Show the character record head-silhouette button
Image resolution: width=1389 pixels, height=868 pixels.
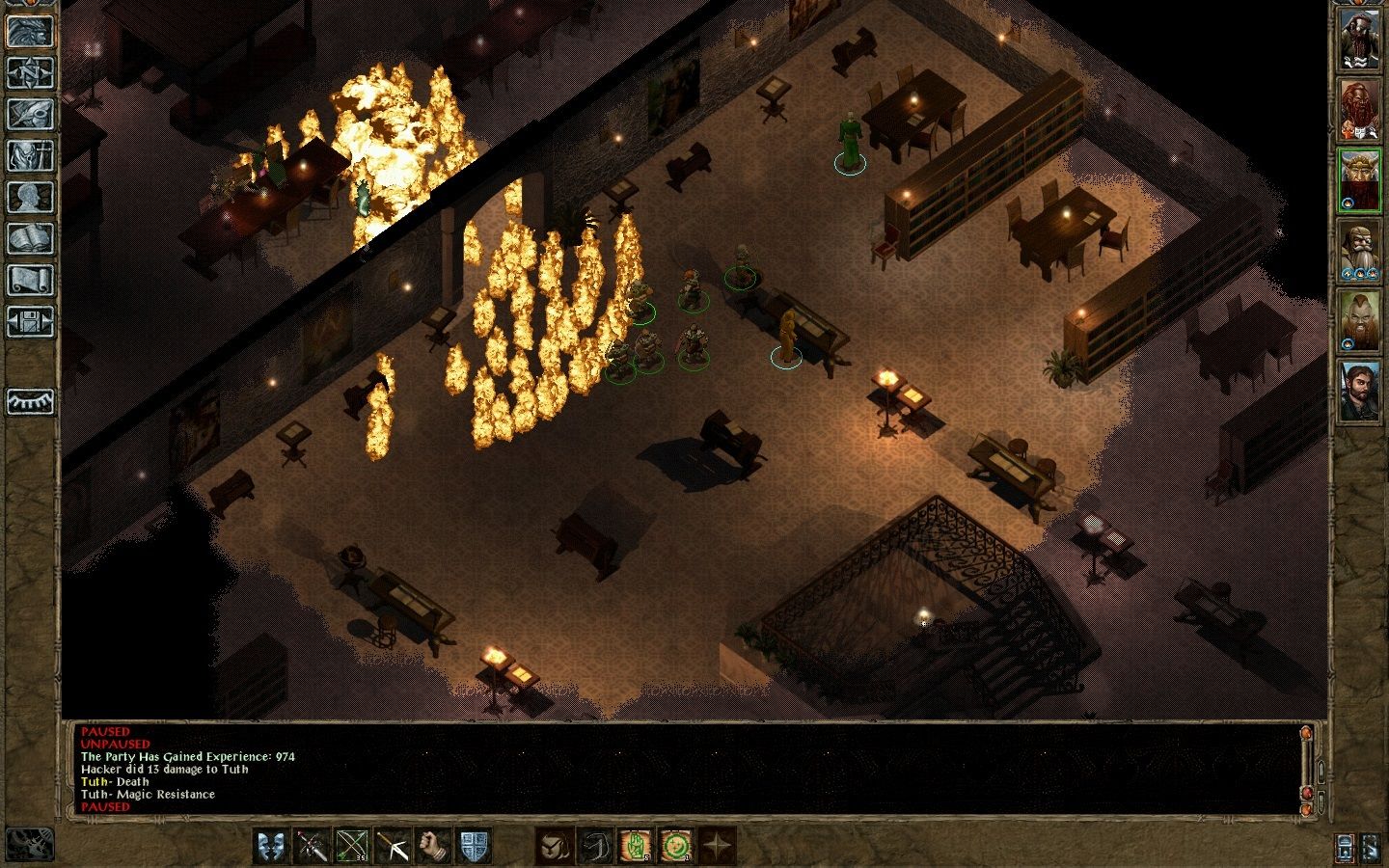click(31, 197)
